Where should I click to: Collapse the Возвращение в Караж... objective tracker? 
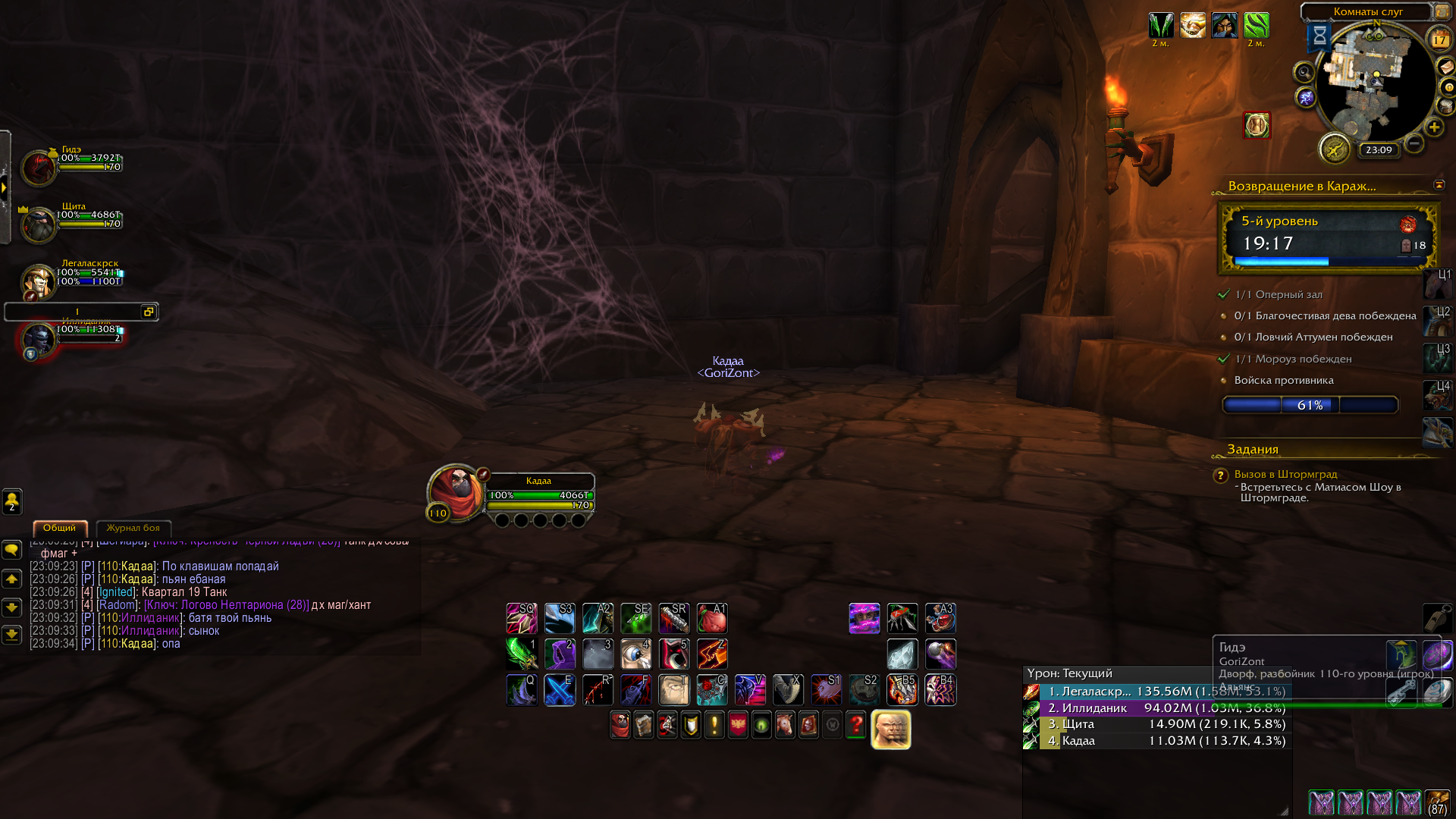[1439, 185]
